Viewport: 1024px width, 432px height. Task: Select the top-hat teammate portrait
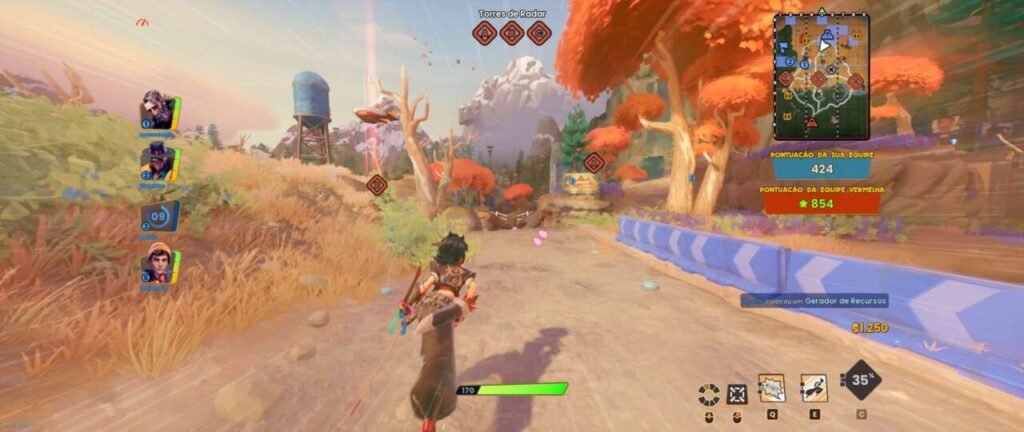(158, 160)
